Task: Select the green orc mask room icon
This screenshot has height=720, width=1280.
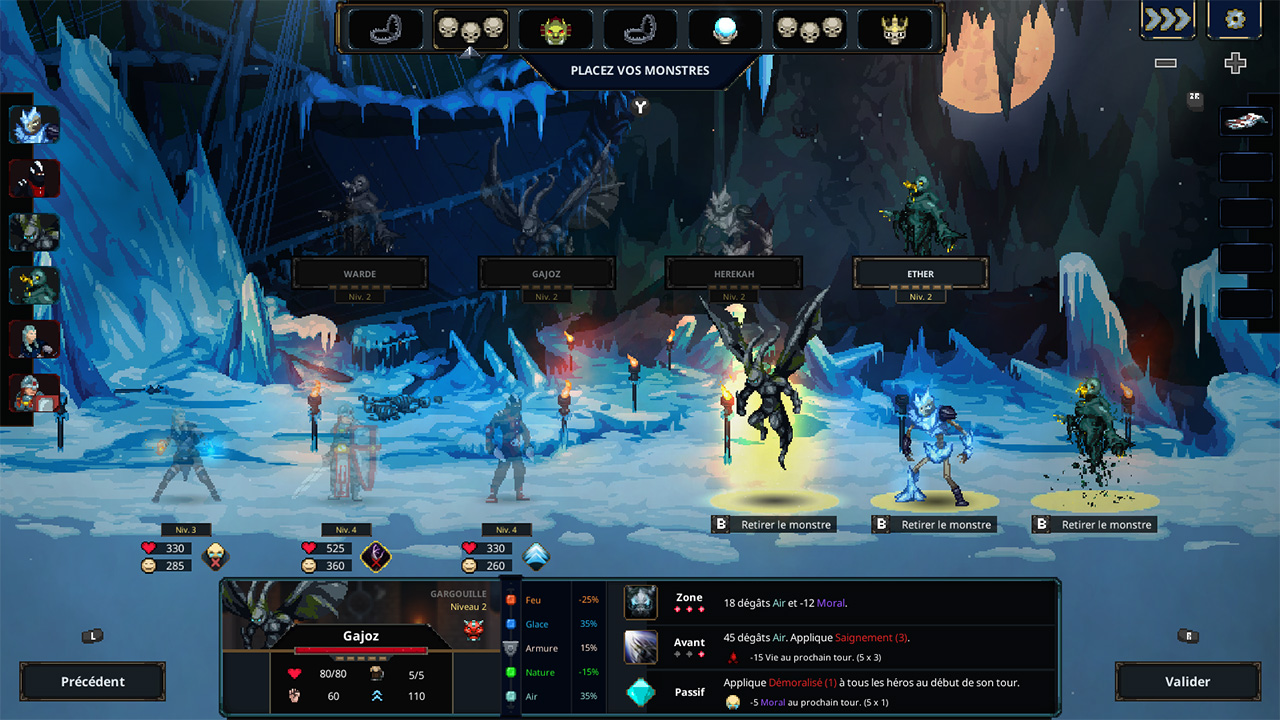Action: pyautogui.click(x=555, y=30)
